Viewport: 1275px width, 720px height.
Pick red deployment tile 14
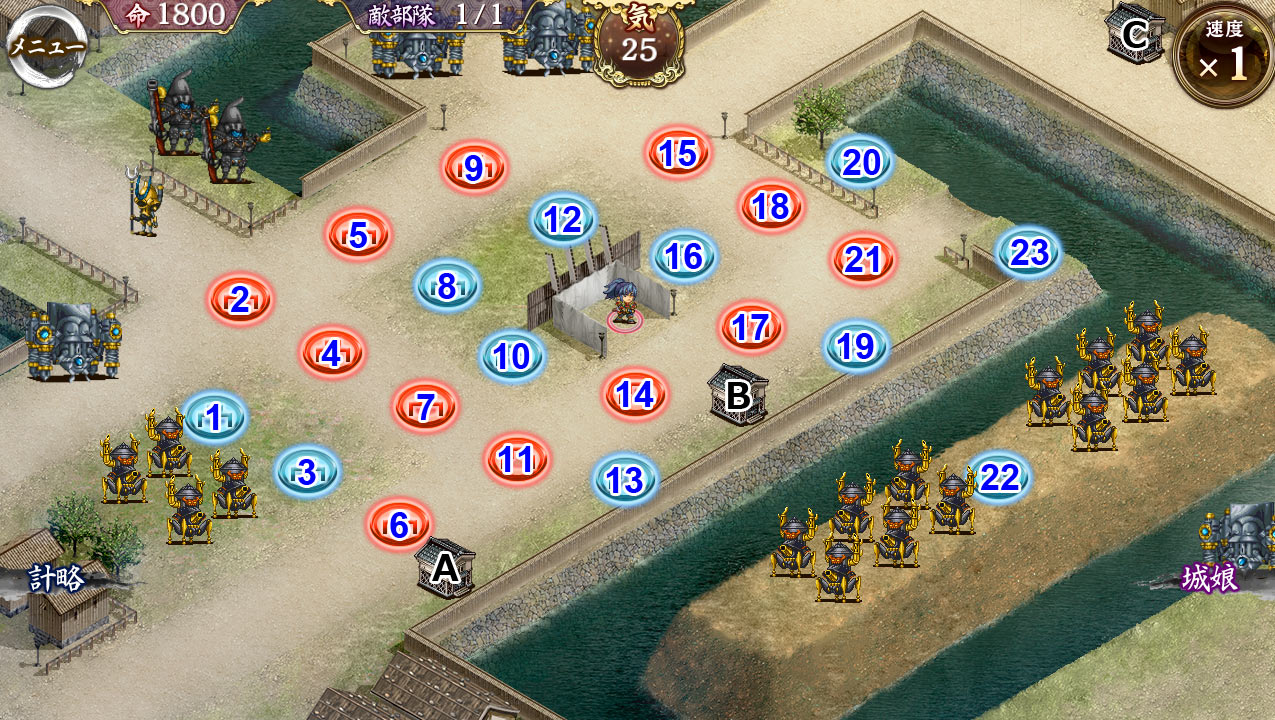click(x=635, y=394)
